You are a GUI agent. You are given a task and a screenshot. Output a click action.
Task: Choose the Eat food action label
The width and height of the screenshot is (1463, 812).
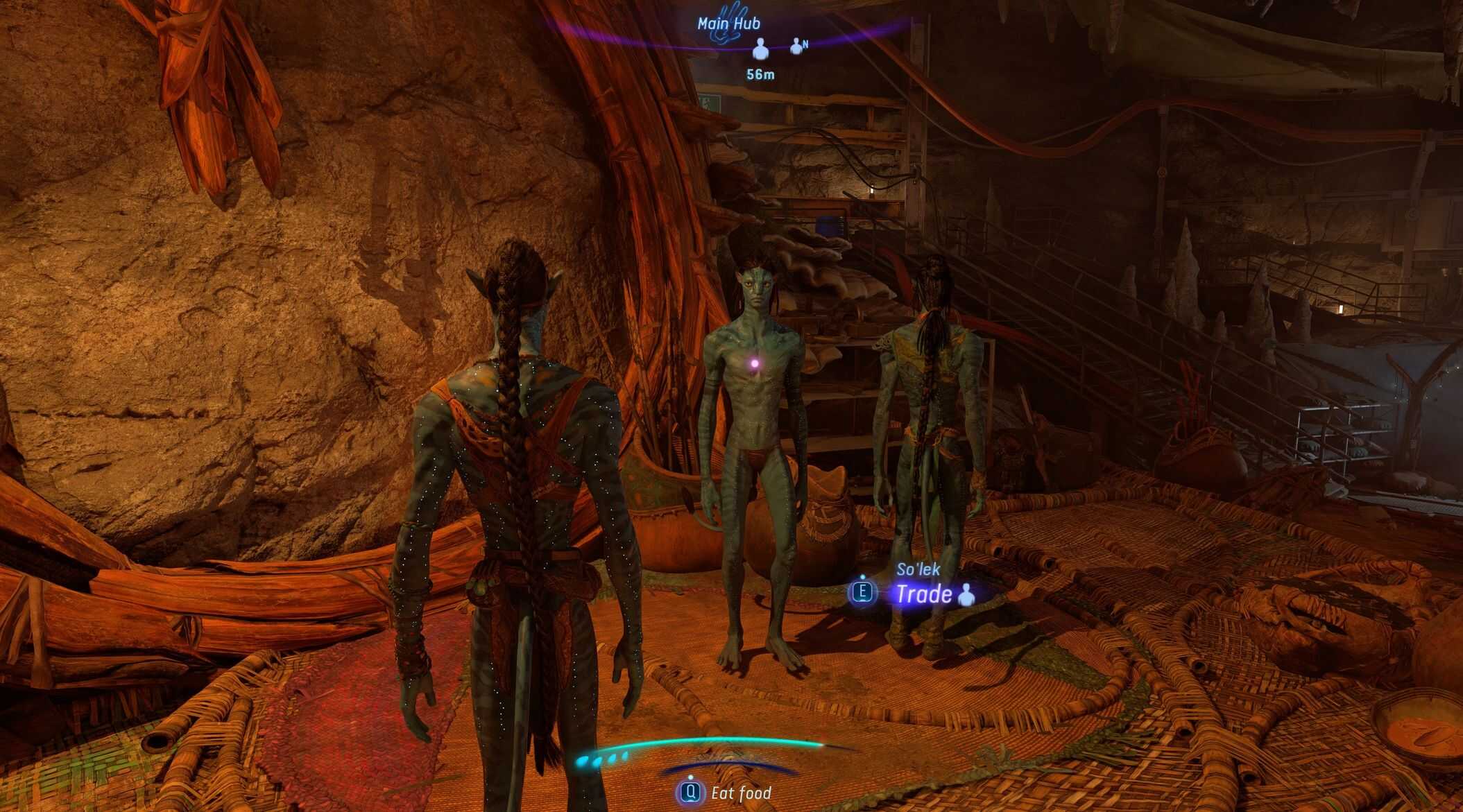point(740,793)
